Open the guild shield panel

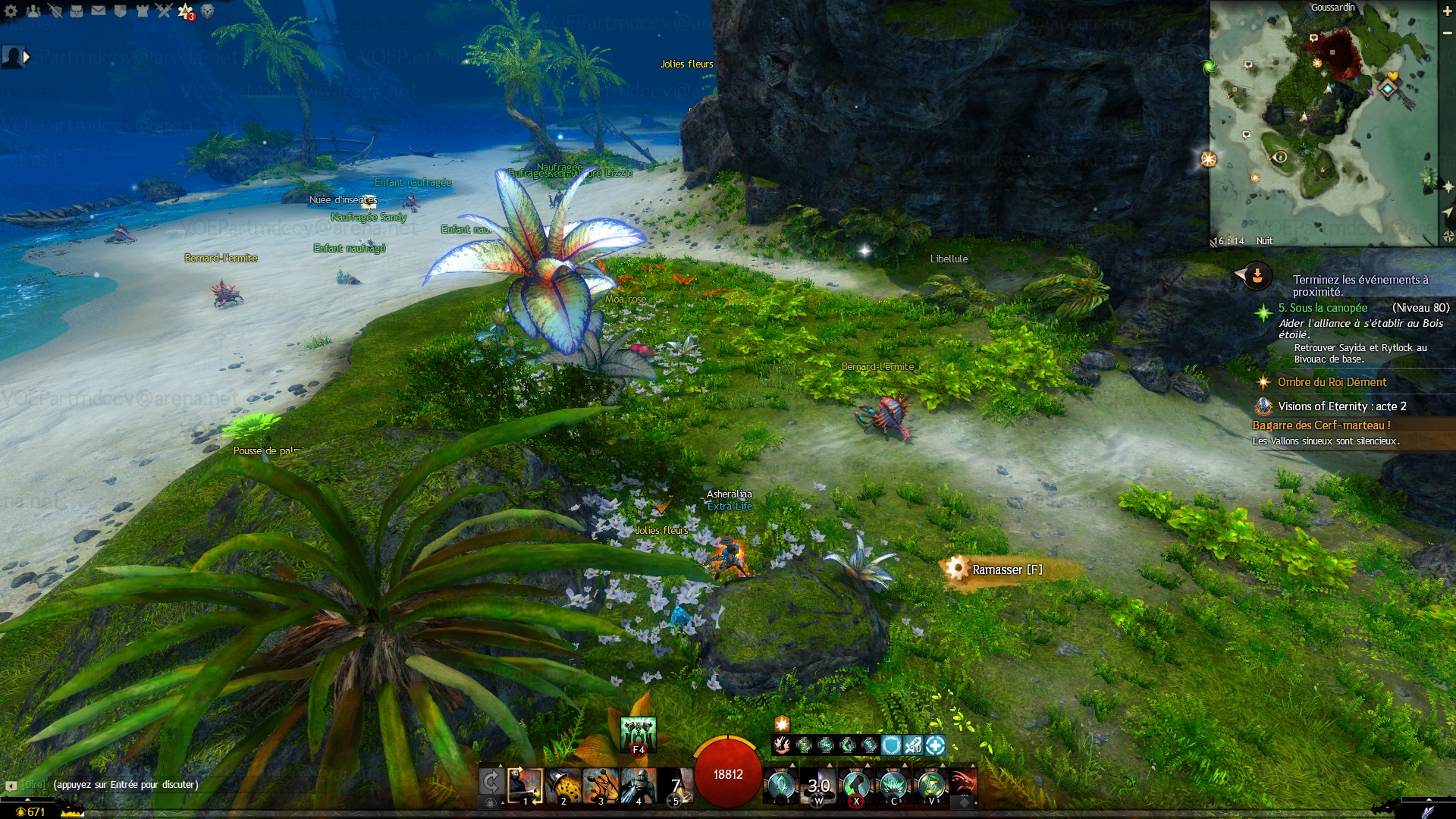pyautogui.click(x=120, y=11)
